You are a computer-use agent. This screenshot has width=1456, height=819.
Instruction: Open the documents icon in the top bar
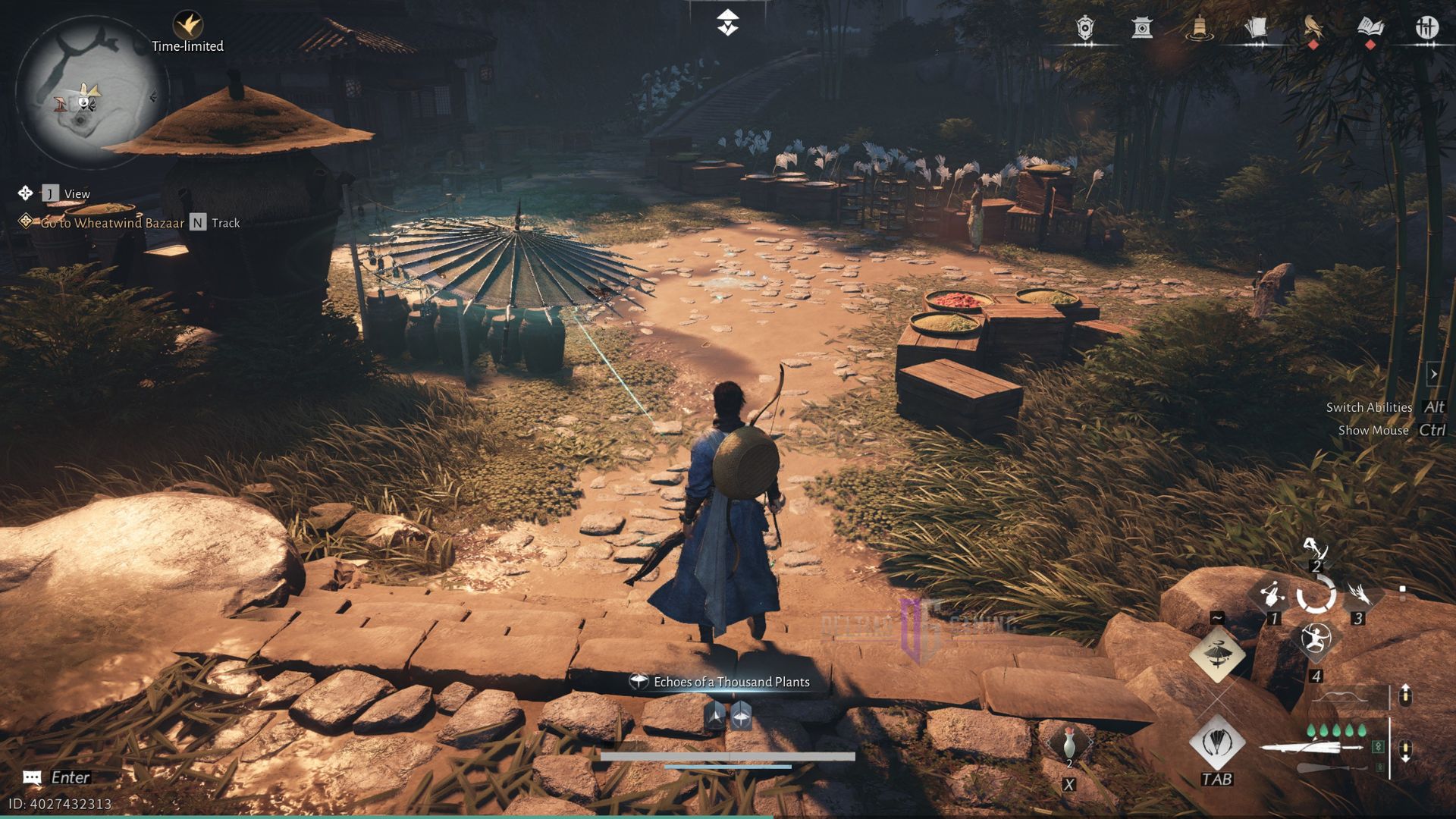(1257, 29)
